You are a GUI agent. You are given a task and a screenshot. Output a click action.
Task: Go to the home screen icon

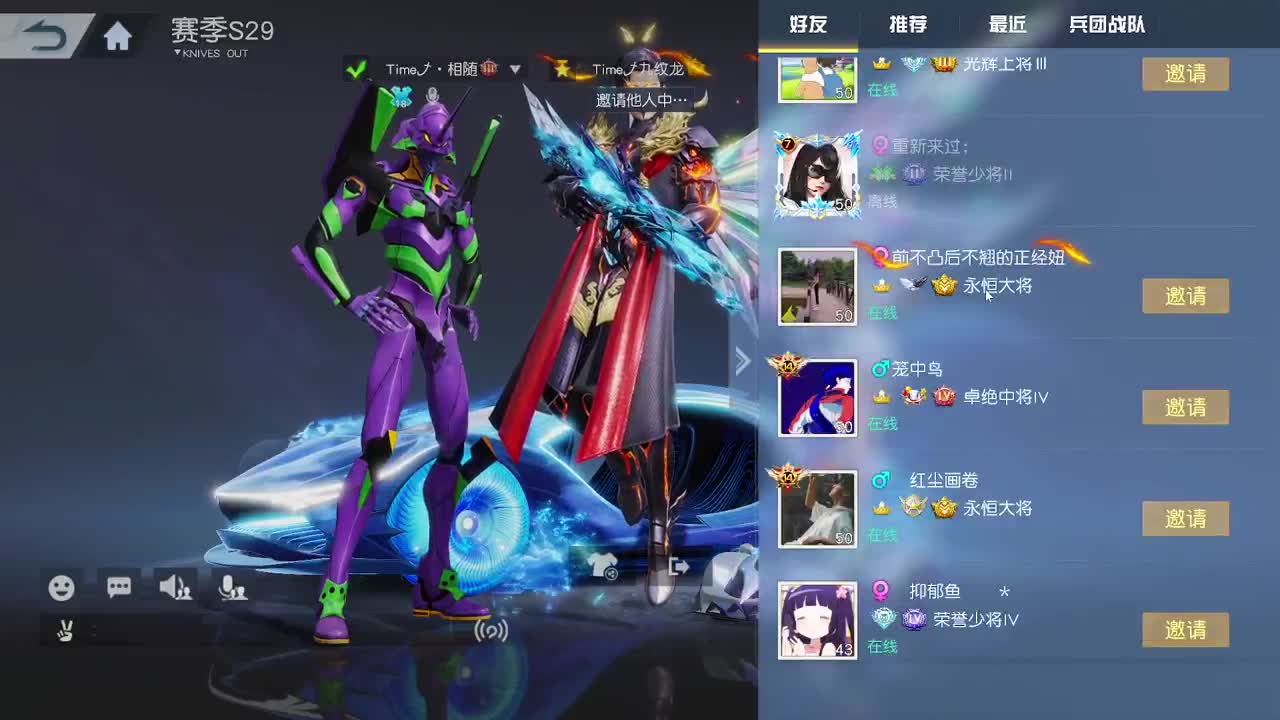(x=117, y=33)
